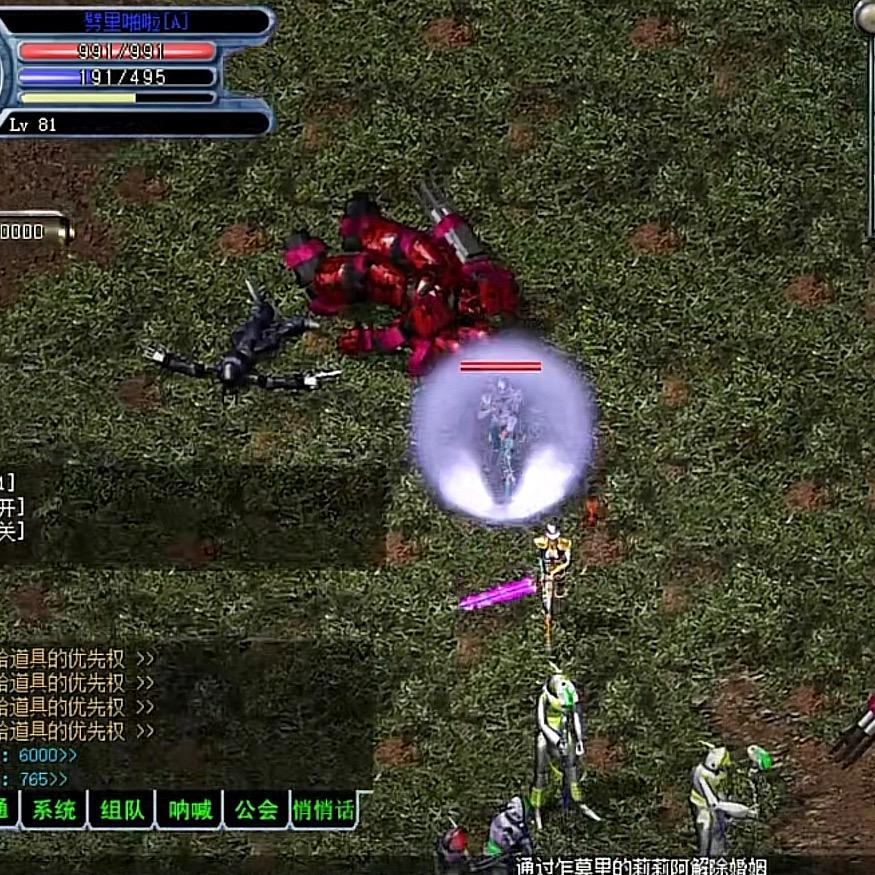Switch to the 系统 chat tab
Screen dimensions: 875x875
point(54,809)
